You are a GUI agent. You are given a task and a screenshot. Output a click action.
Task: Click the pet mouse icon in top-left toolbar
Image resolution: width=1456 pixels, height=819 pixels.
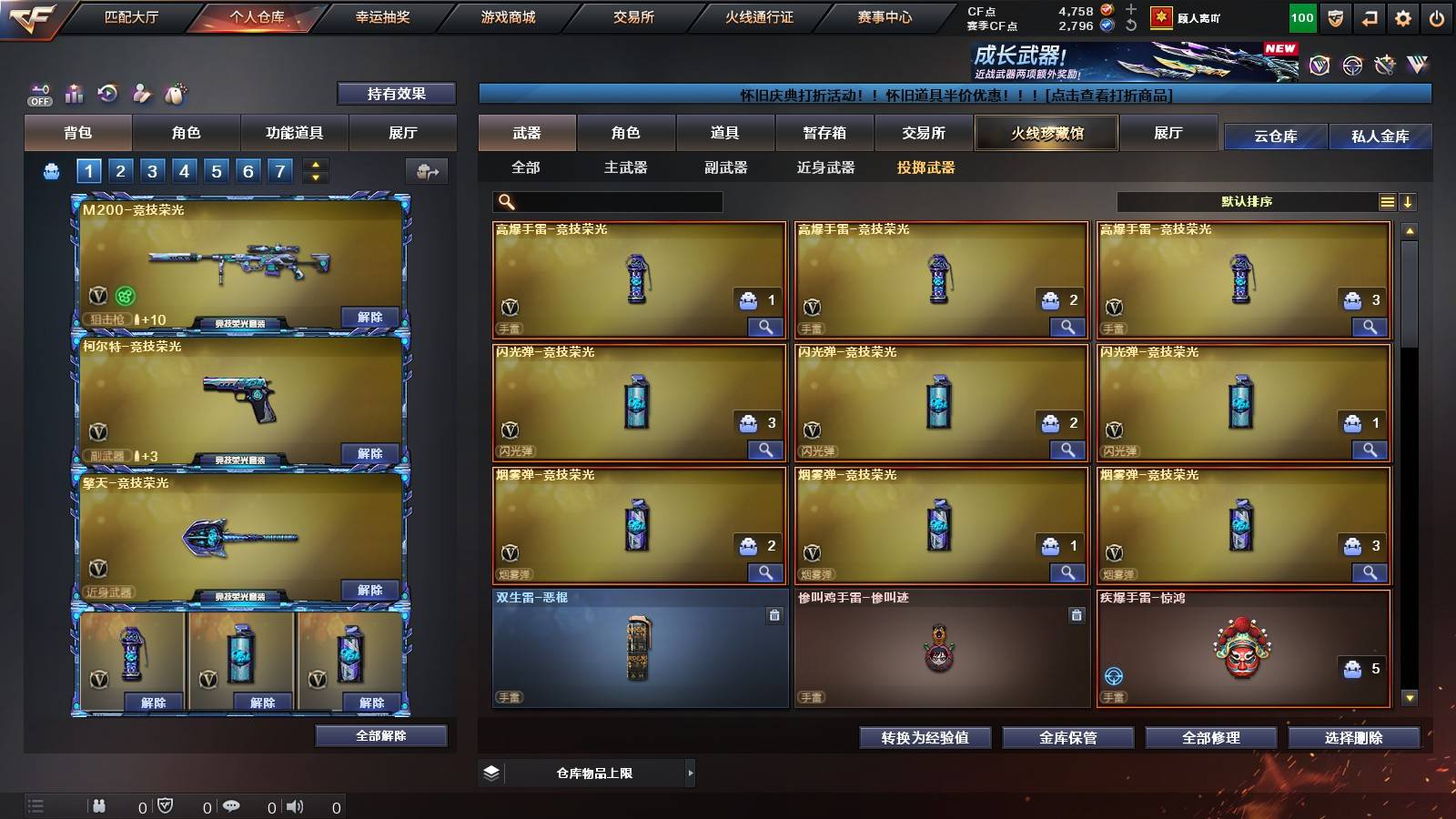[x=174, y=93]
